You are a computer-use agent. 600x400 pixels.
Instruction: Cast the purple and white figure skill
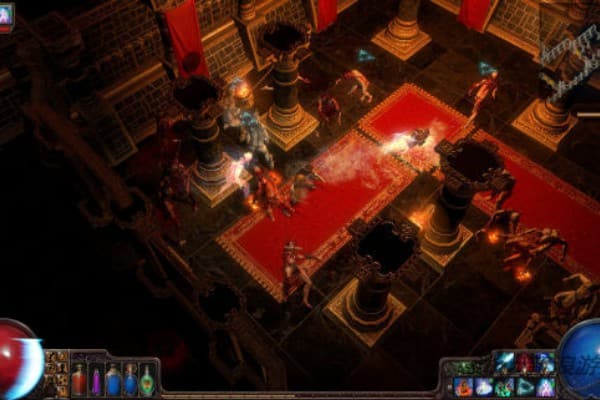(x=546, y=387)
